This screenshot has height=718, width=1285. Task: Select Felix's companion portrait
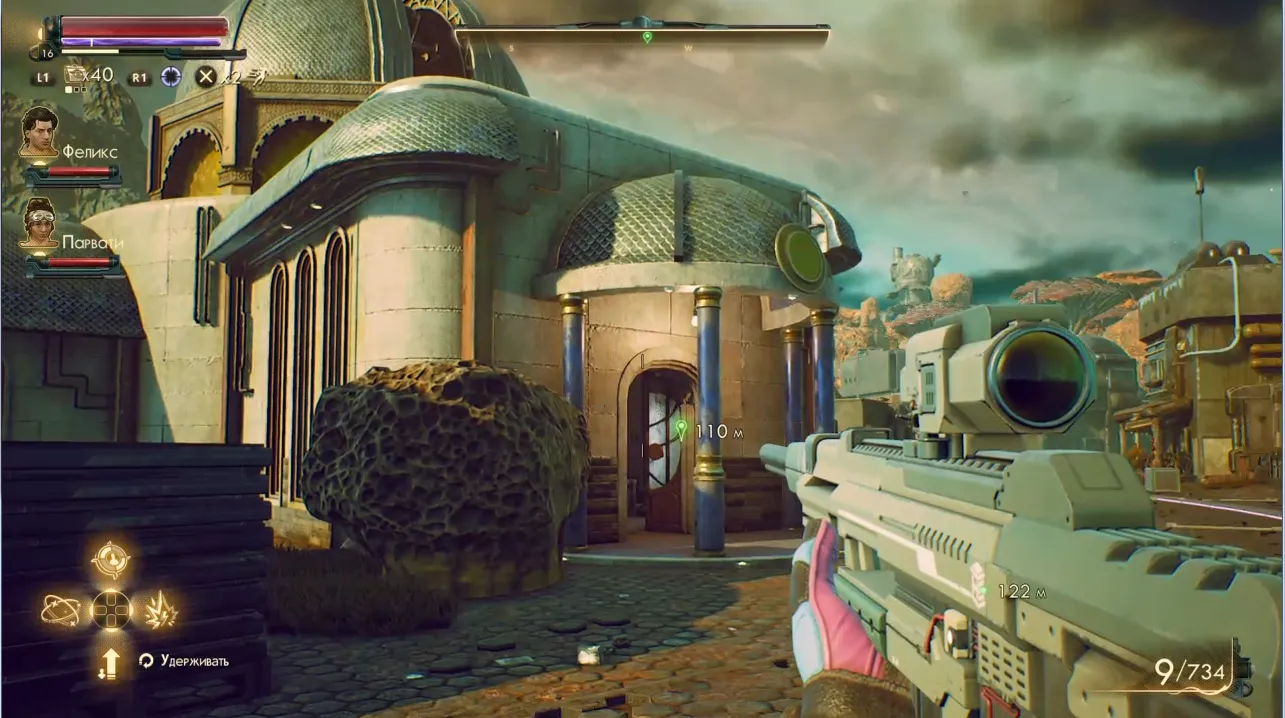39,132
